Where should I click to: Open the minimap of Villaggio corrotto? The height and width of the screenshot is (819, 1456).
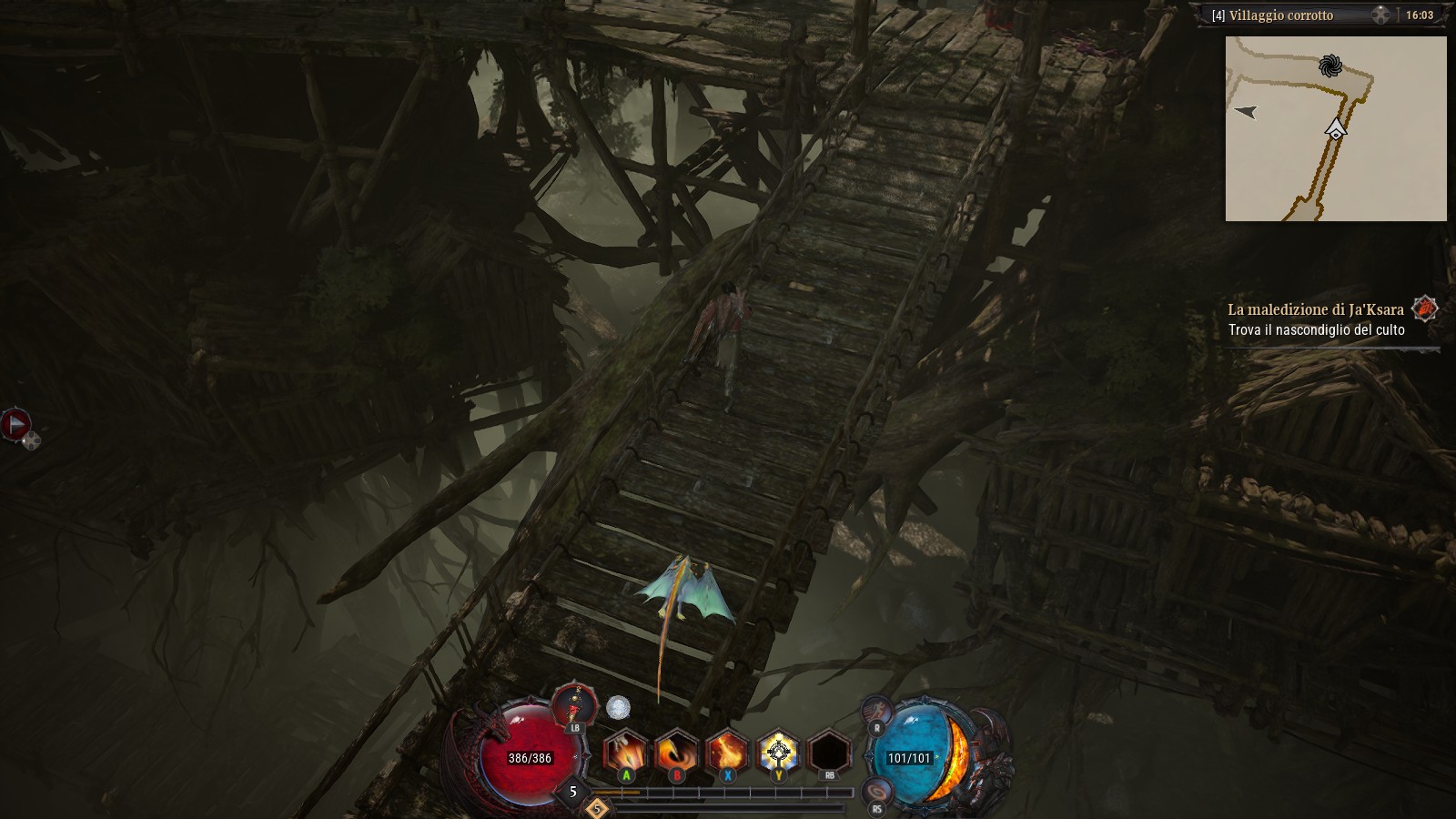[1335, 128]
